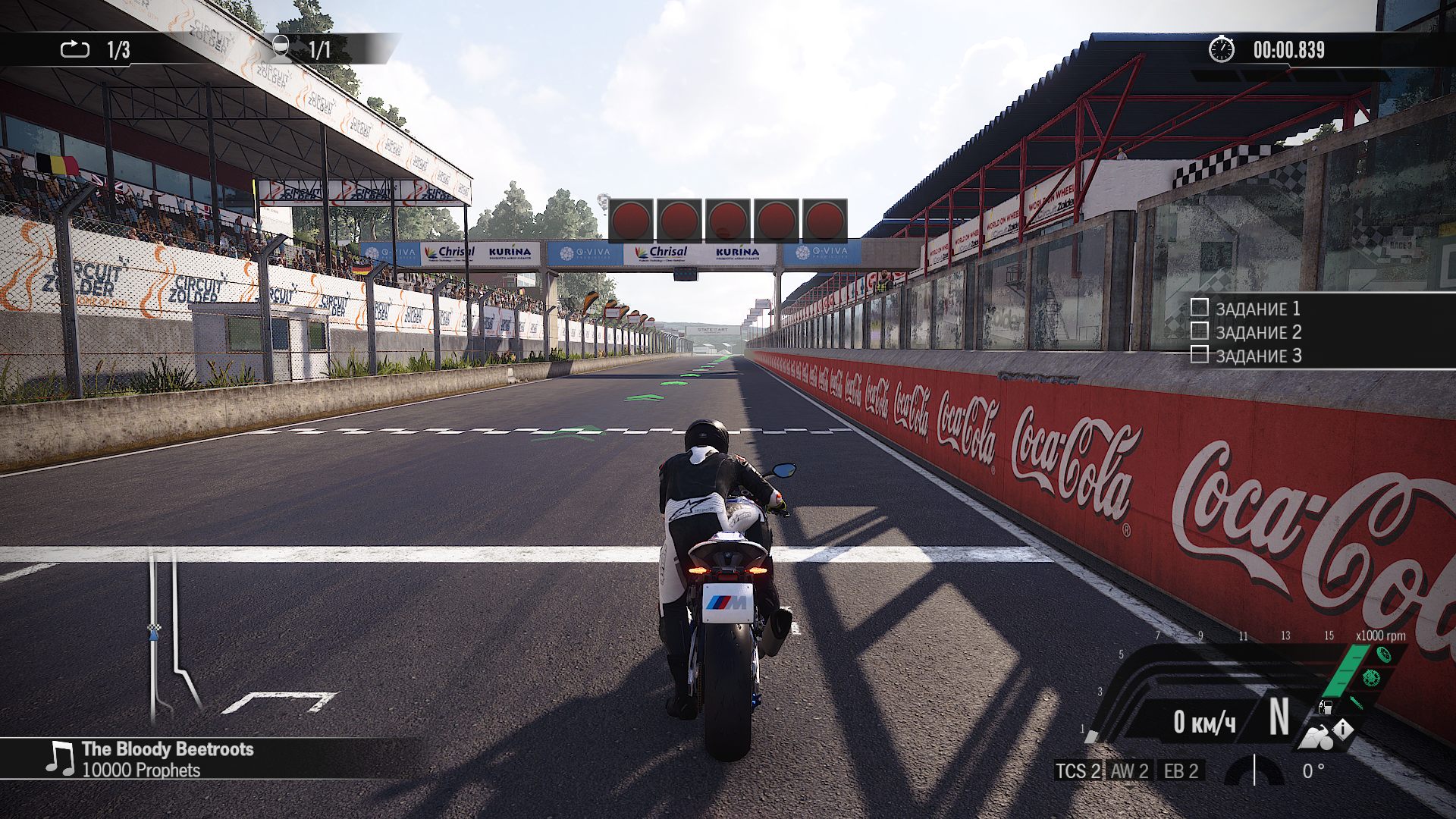The image size is (1456, 819).
Task: Click the fuel pump icon
Action: point(1326,708)
